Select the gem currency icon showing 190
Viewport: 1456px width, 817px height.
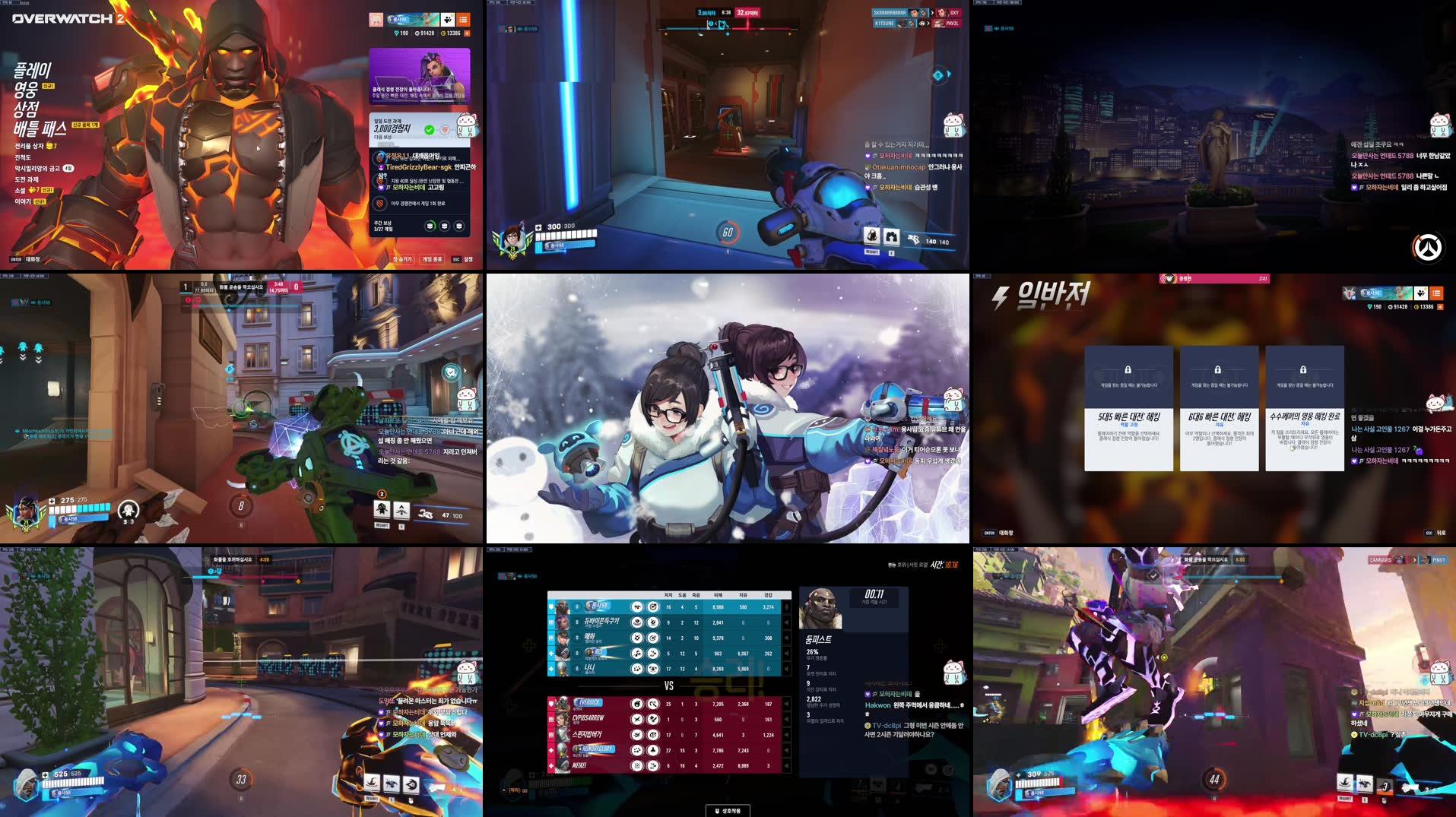click(397, 33)
